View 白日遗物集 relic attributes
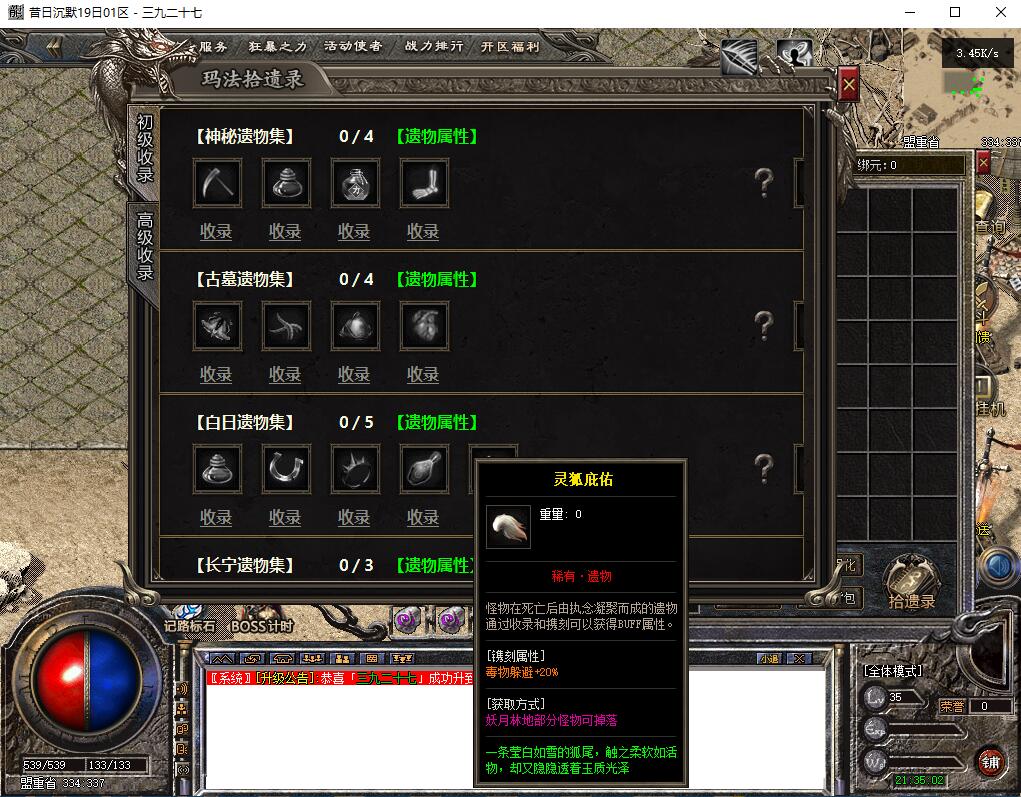The height and width of the screenshot is (797, 1021). click(x=436, y=423)
